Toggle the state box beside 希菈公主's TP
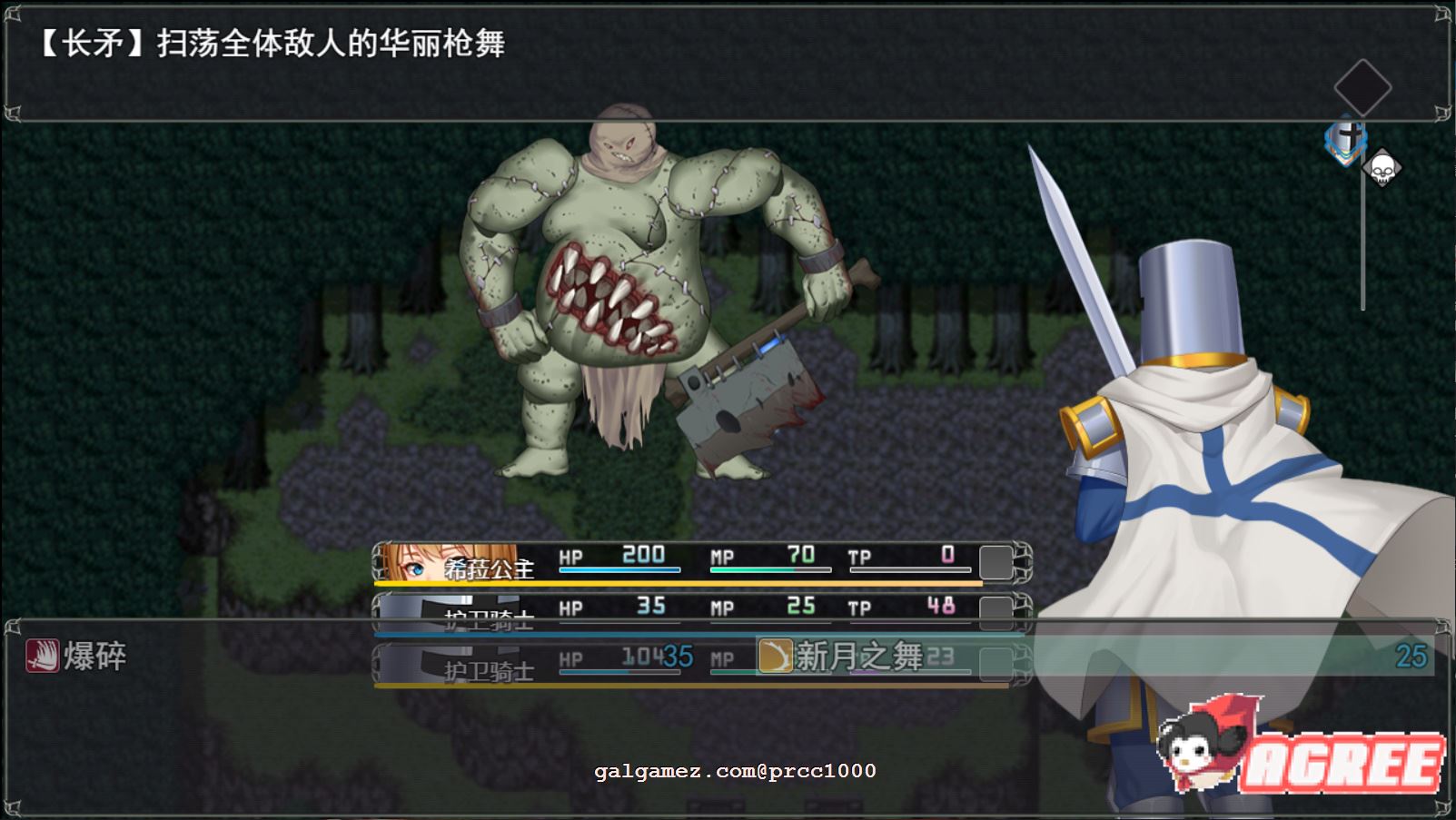 pos(997,561)
